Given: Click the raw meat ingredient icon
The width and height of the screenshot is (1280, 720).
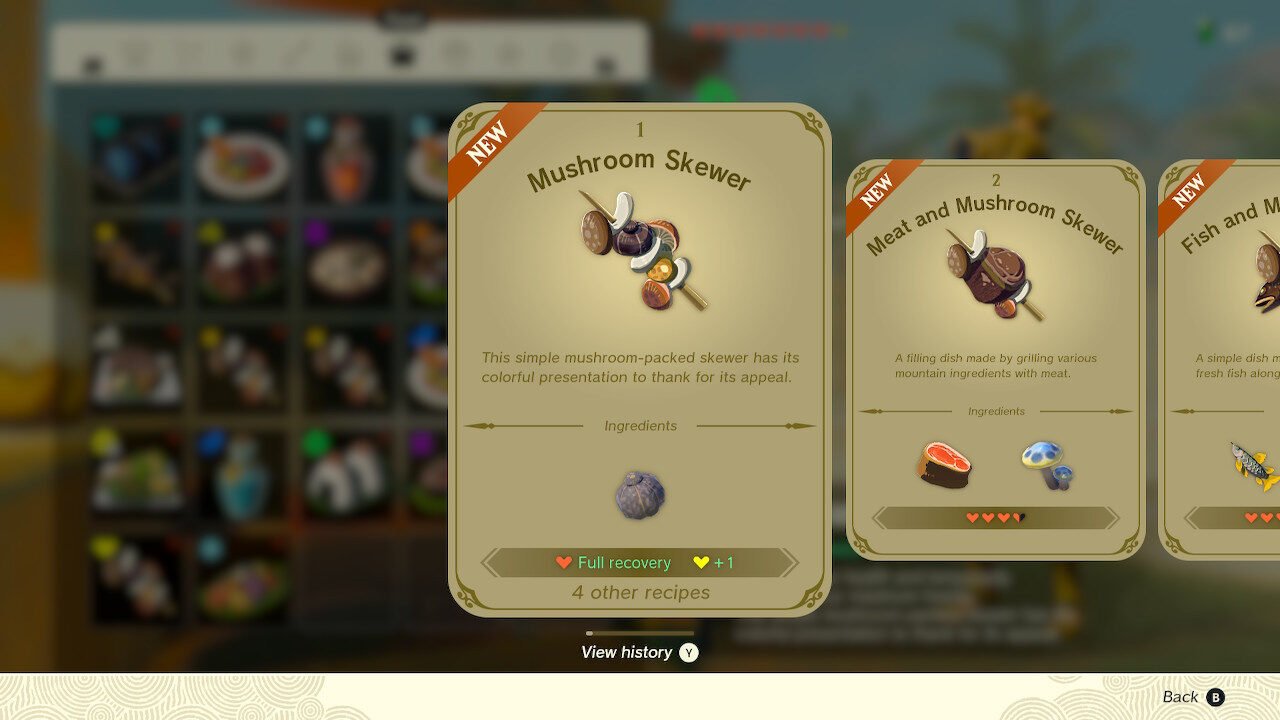Looking at the screenshot, I should pyautogui.click(x=945, y=465).
